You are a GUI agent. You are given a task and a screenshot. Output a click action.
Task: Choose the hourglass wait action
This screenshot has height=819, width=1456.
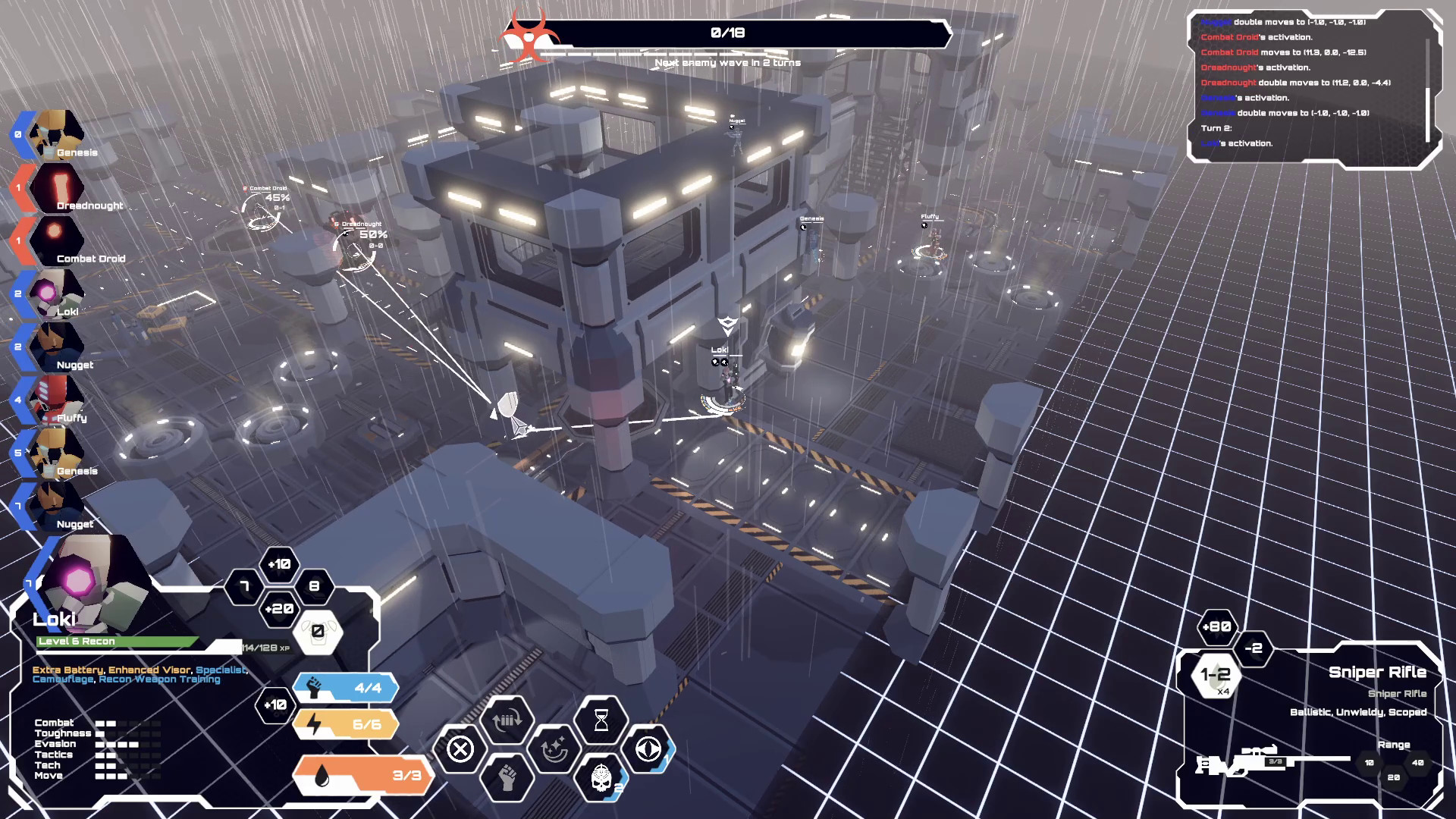[x=601, y=720]
